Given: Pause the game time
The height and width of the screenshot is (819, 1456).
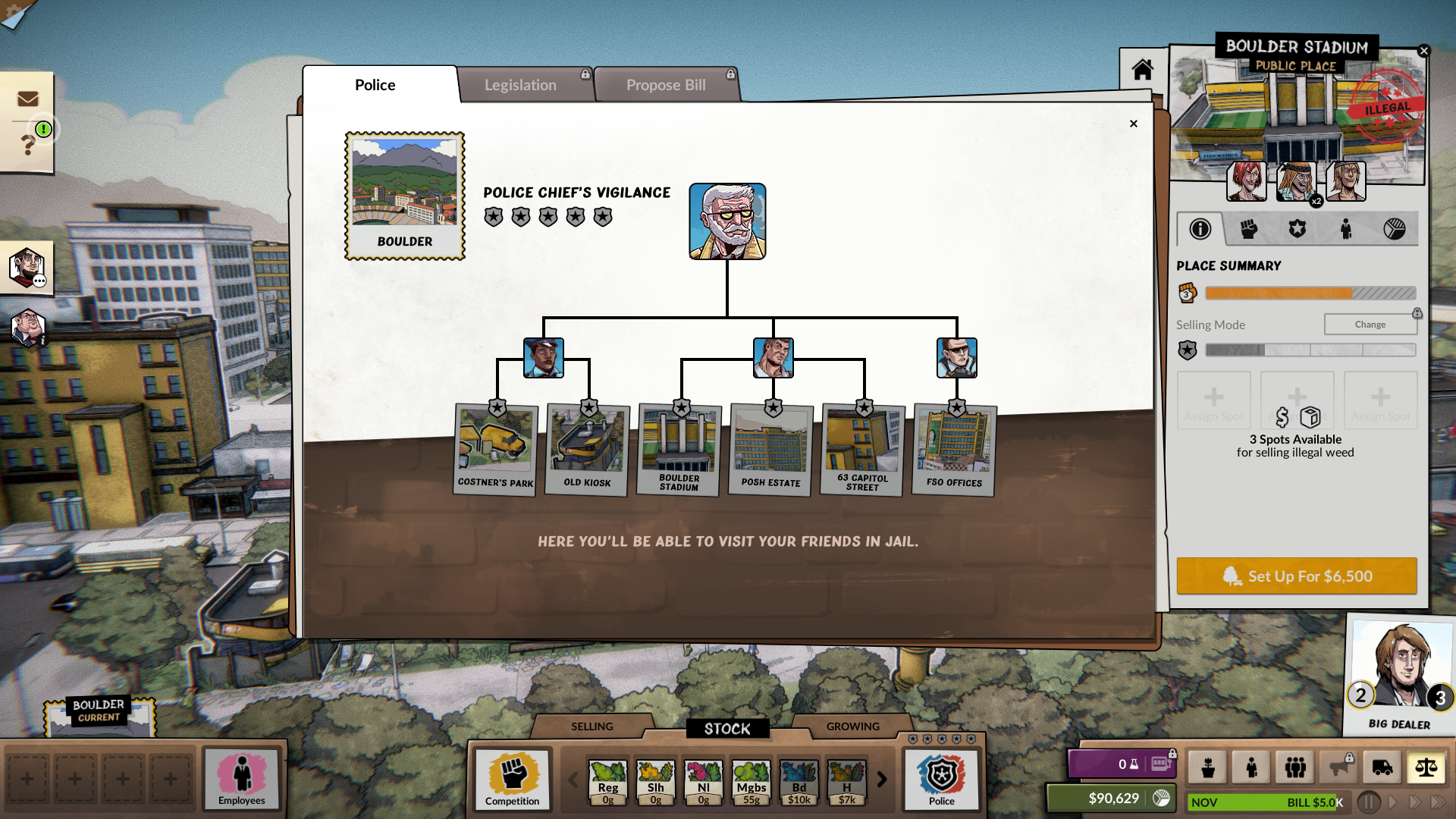Looking at the screenshot, I should click(1368, 802).
